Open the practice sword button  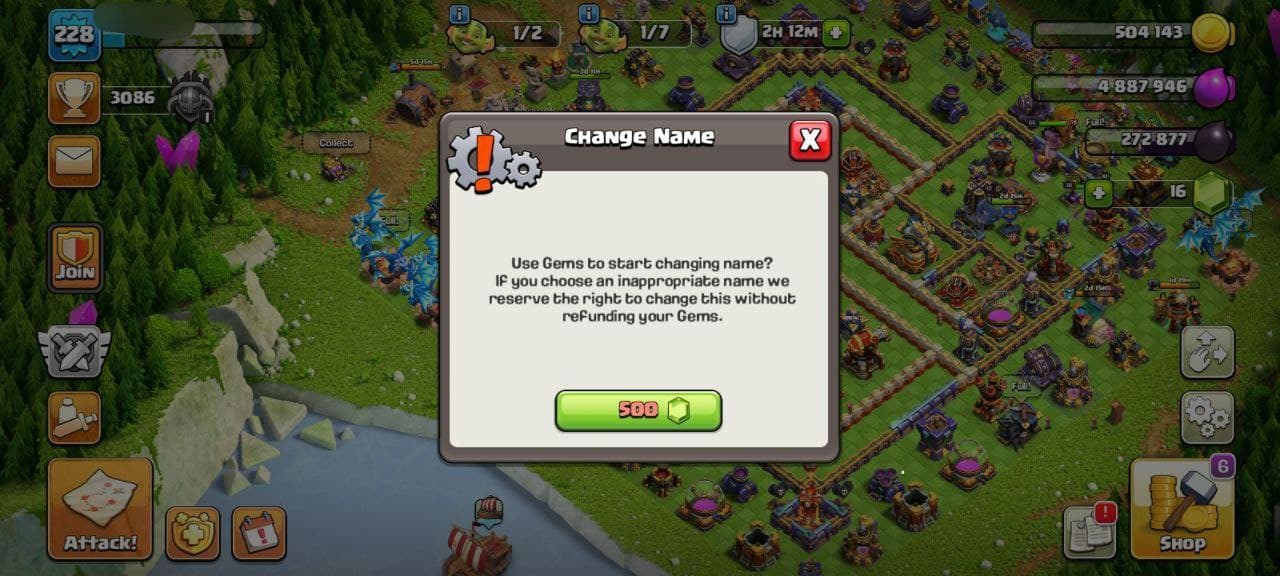[x=74, y=417]
